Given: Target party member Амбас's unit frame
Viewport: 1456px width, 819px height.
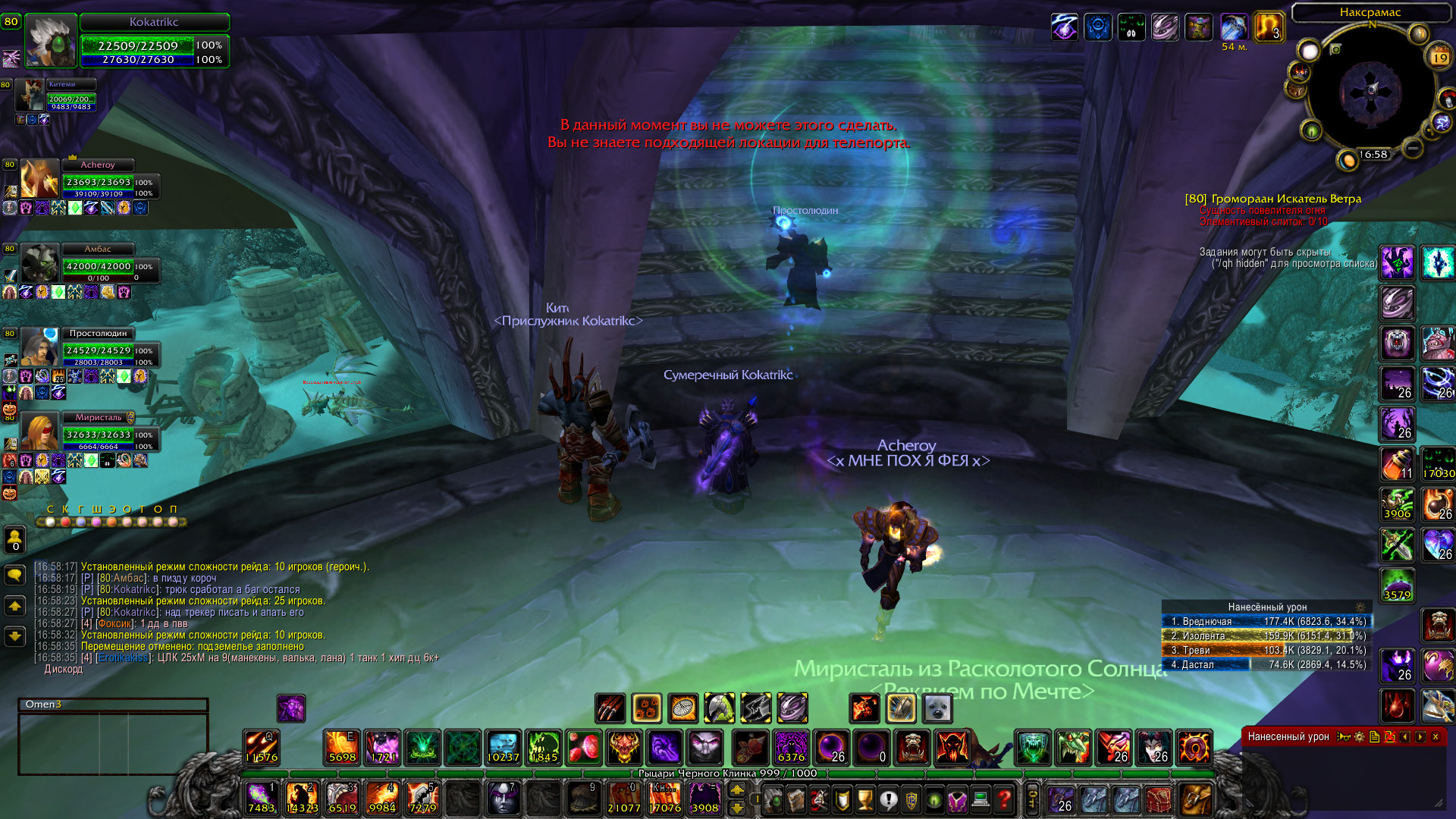Looking at the screenshot, I should point(97,265).
